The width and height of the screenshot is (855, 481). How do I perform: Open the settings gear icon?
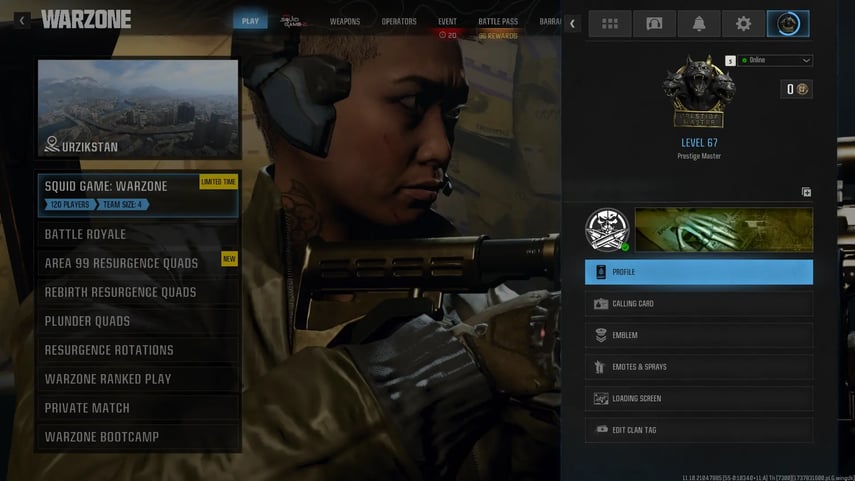point(743,23)
